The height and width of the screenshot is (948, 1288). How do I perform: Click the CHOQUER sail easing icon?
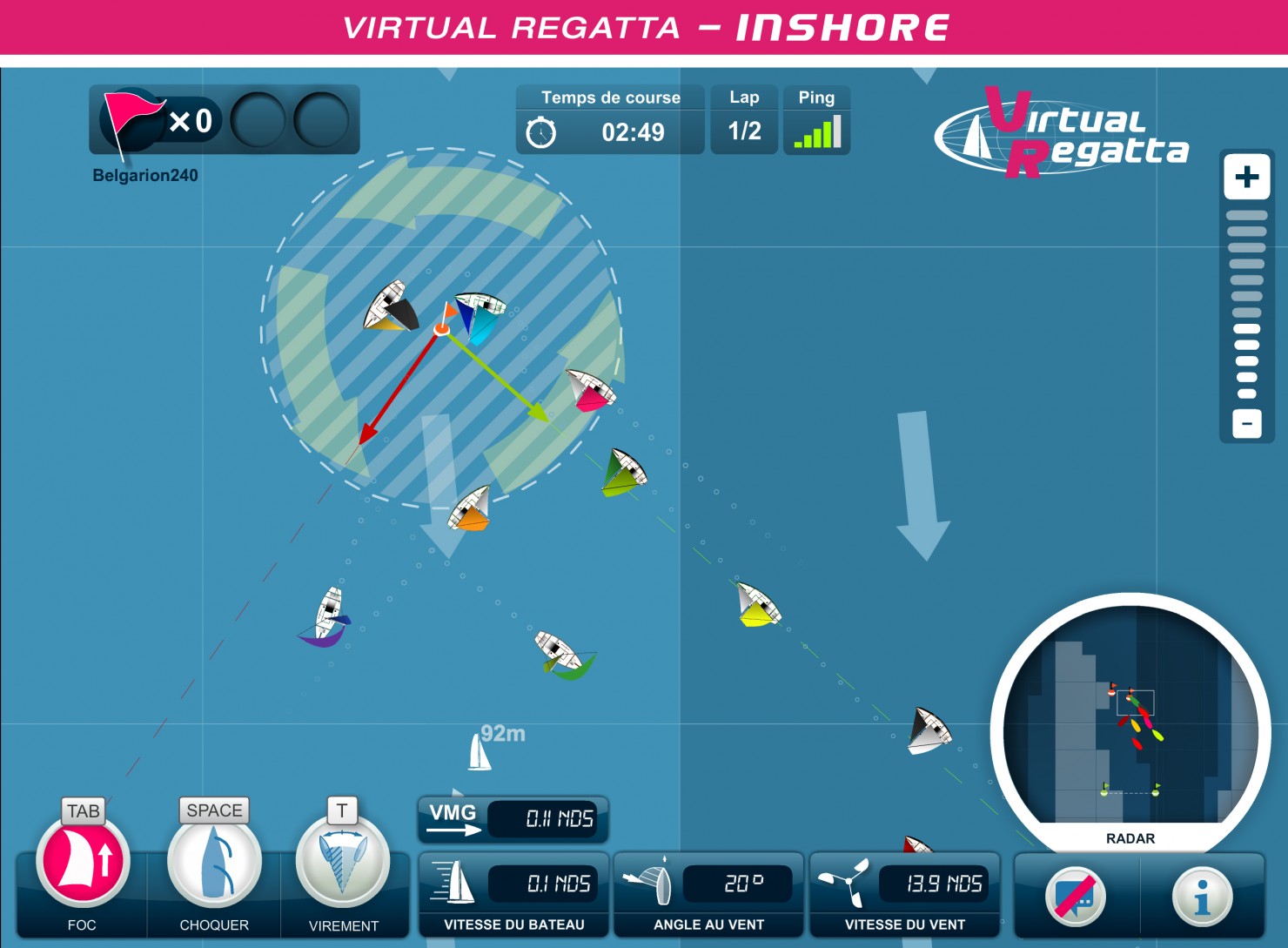coord(213,862)
